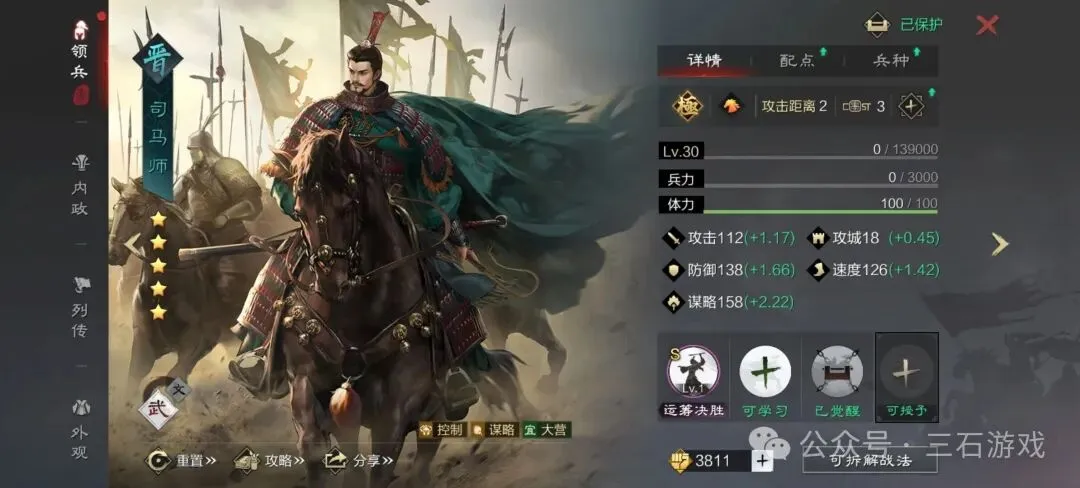Open the 攻略 guide
This screenshot has width=1080, height=488.
point(268,461)
